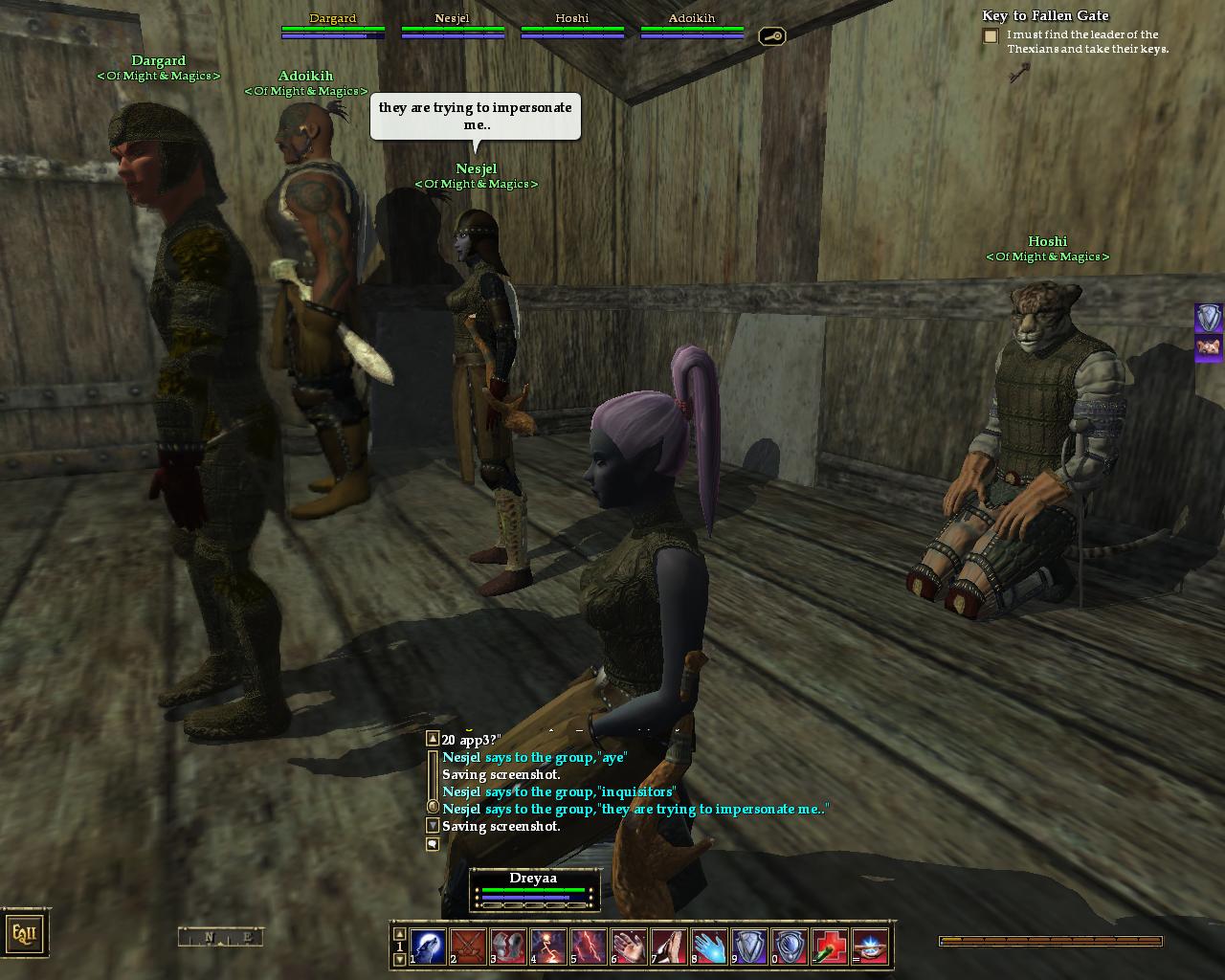Activate the glowing hands spell in last slot
This screenshot has width=1225, height=980.
pyautogui.click(x=870, y=947)
